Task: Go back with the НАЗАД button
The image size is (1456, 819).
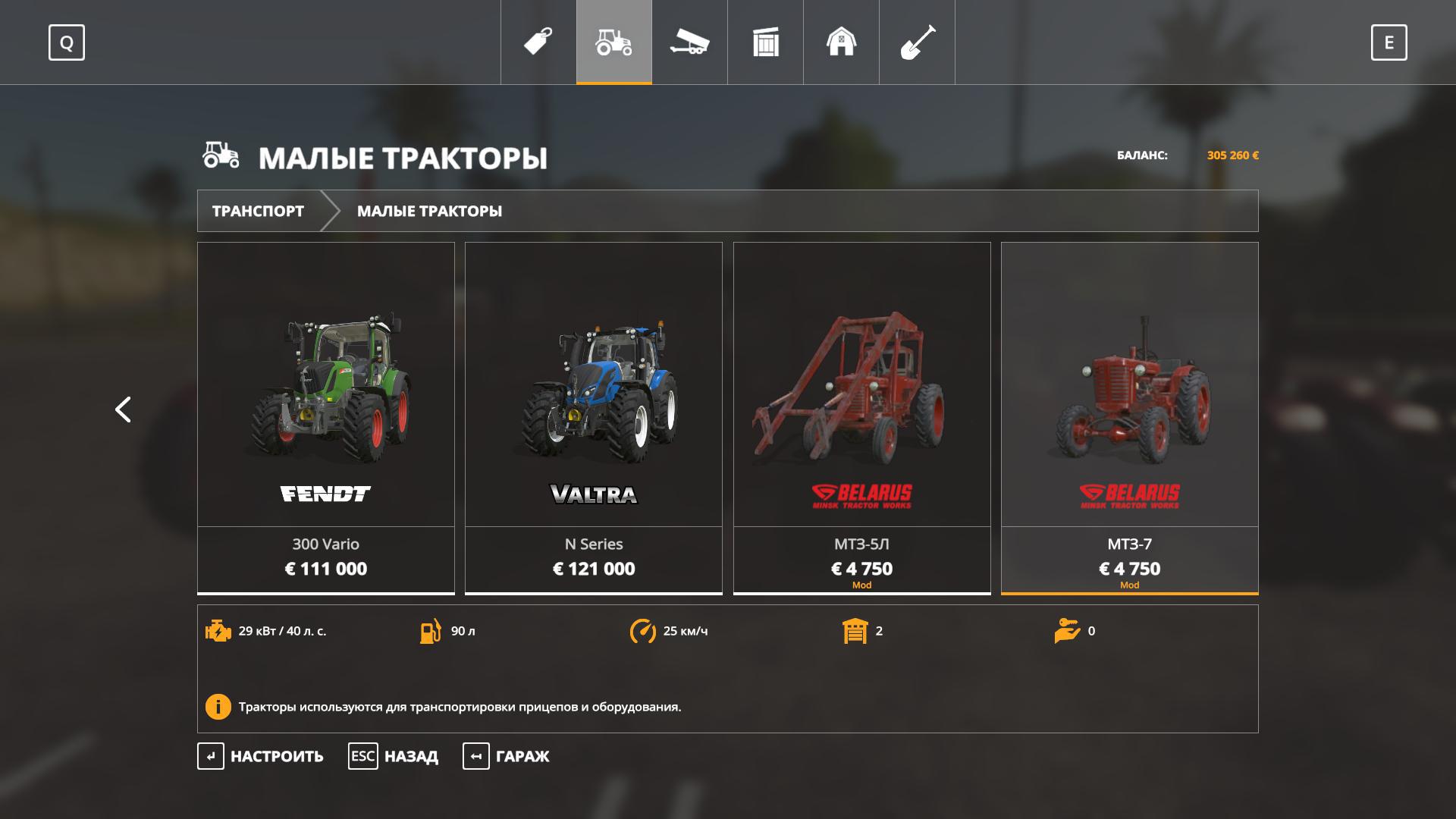Action: pos(394,756)
